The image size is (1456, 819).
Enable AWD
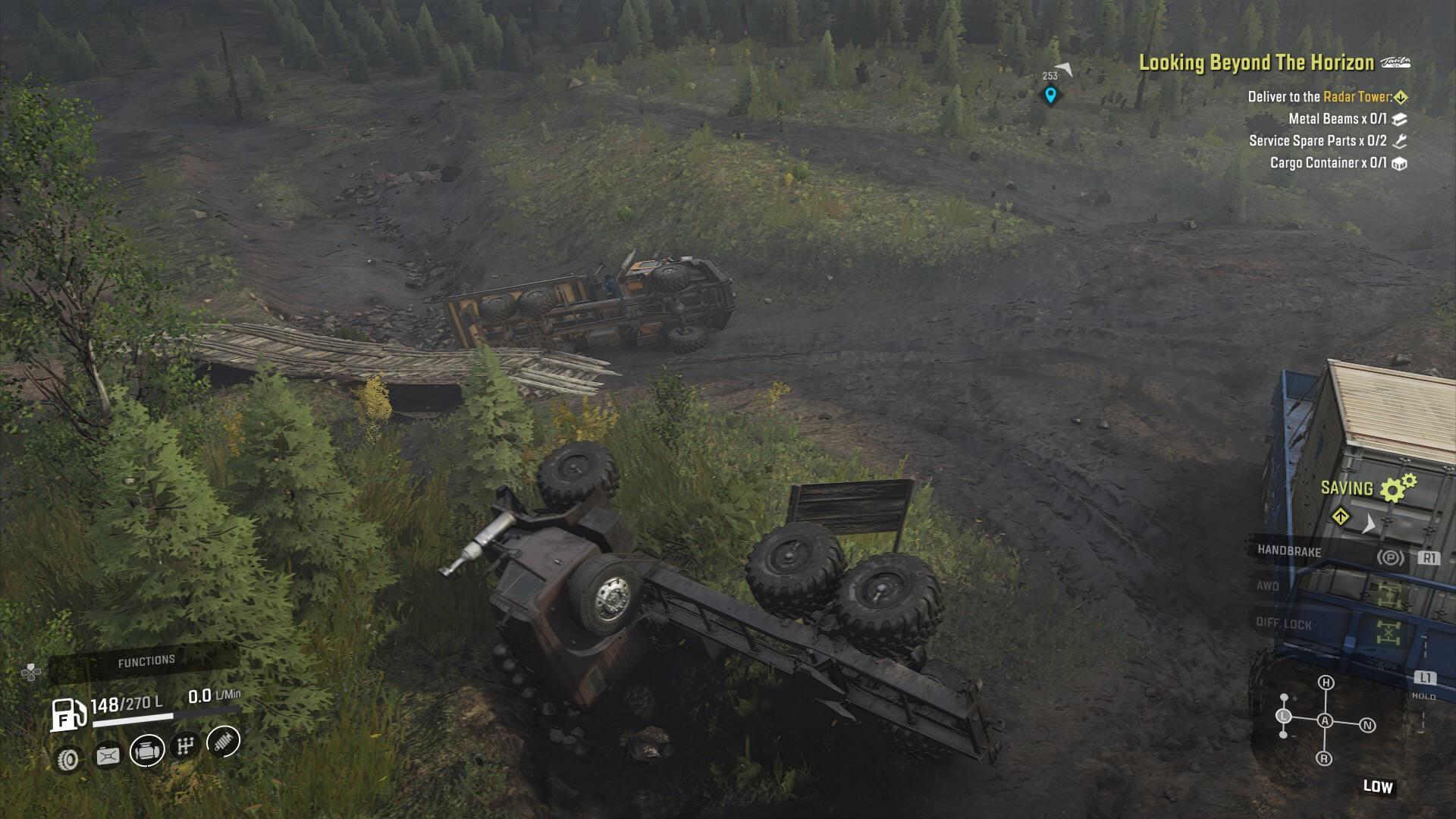[1267, 586]
